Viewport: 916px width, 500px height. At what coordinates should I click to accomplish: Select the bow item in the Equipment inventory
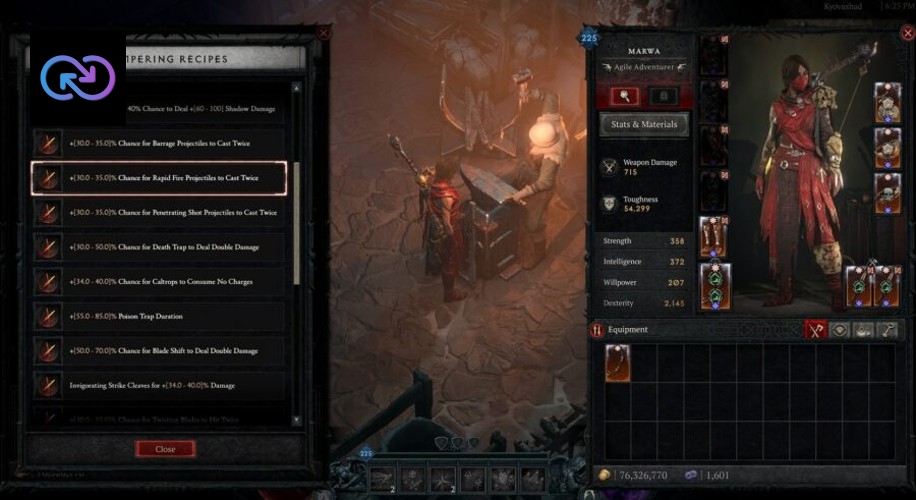(x=617, y=363)
